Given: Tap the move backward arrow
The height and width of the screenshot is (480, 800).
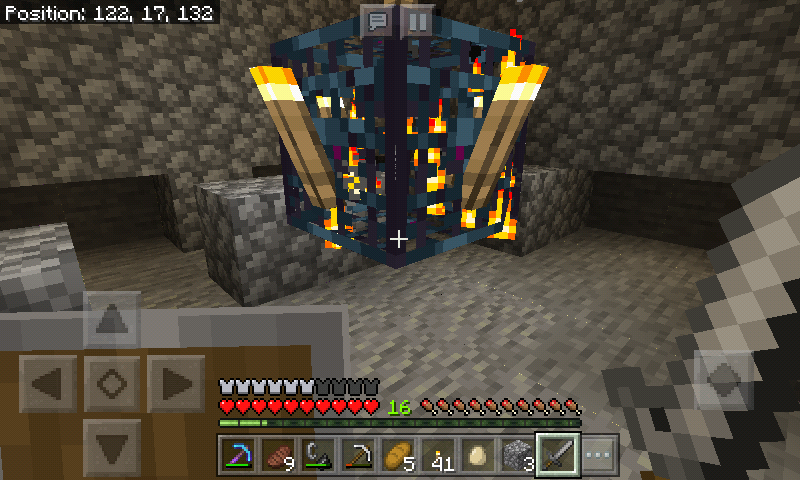Looking at the screenshot, I should click(110, 442).
